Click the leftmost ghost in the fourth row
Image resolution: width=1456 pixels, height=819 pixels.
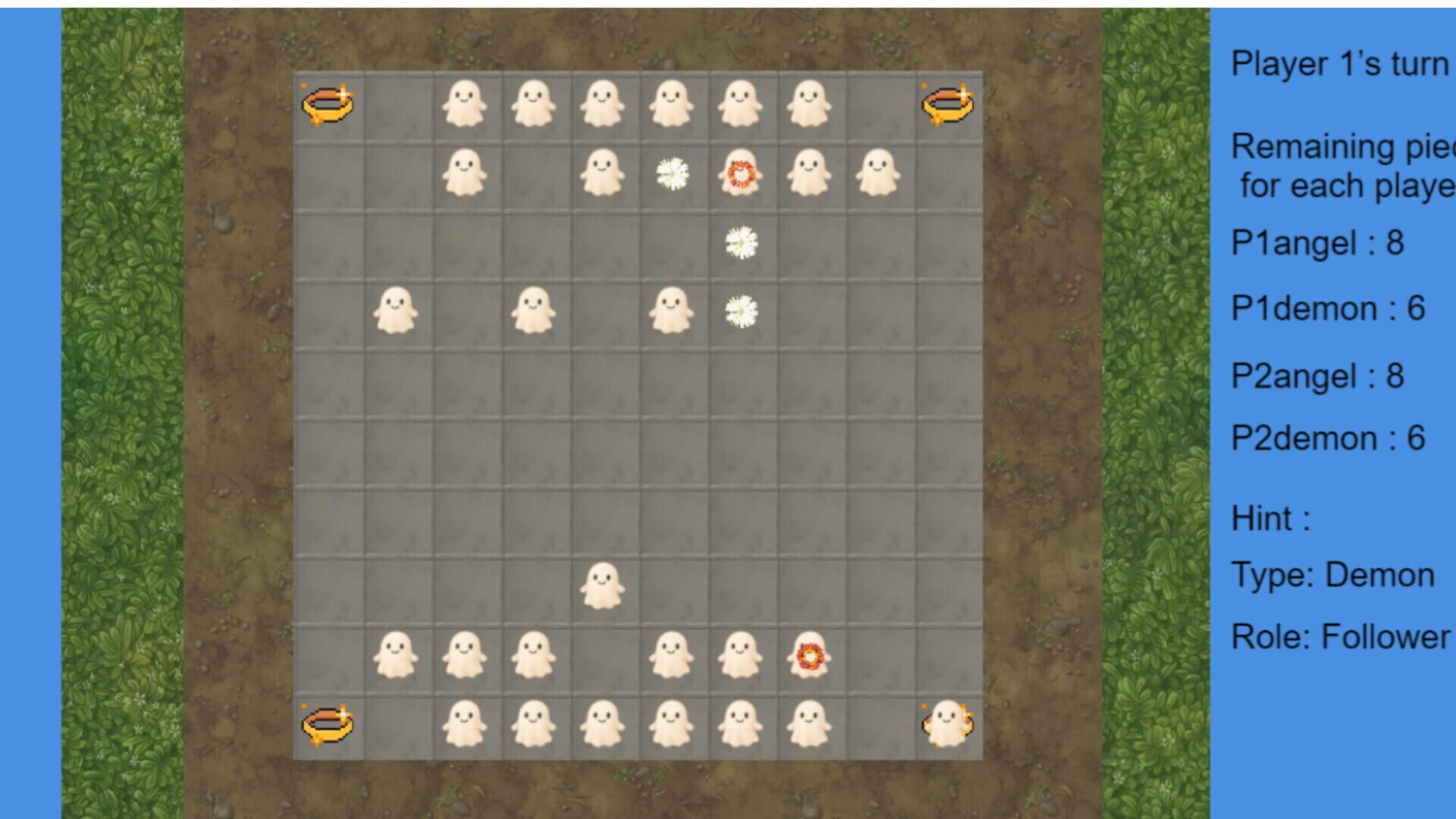click(395, 311)
